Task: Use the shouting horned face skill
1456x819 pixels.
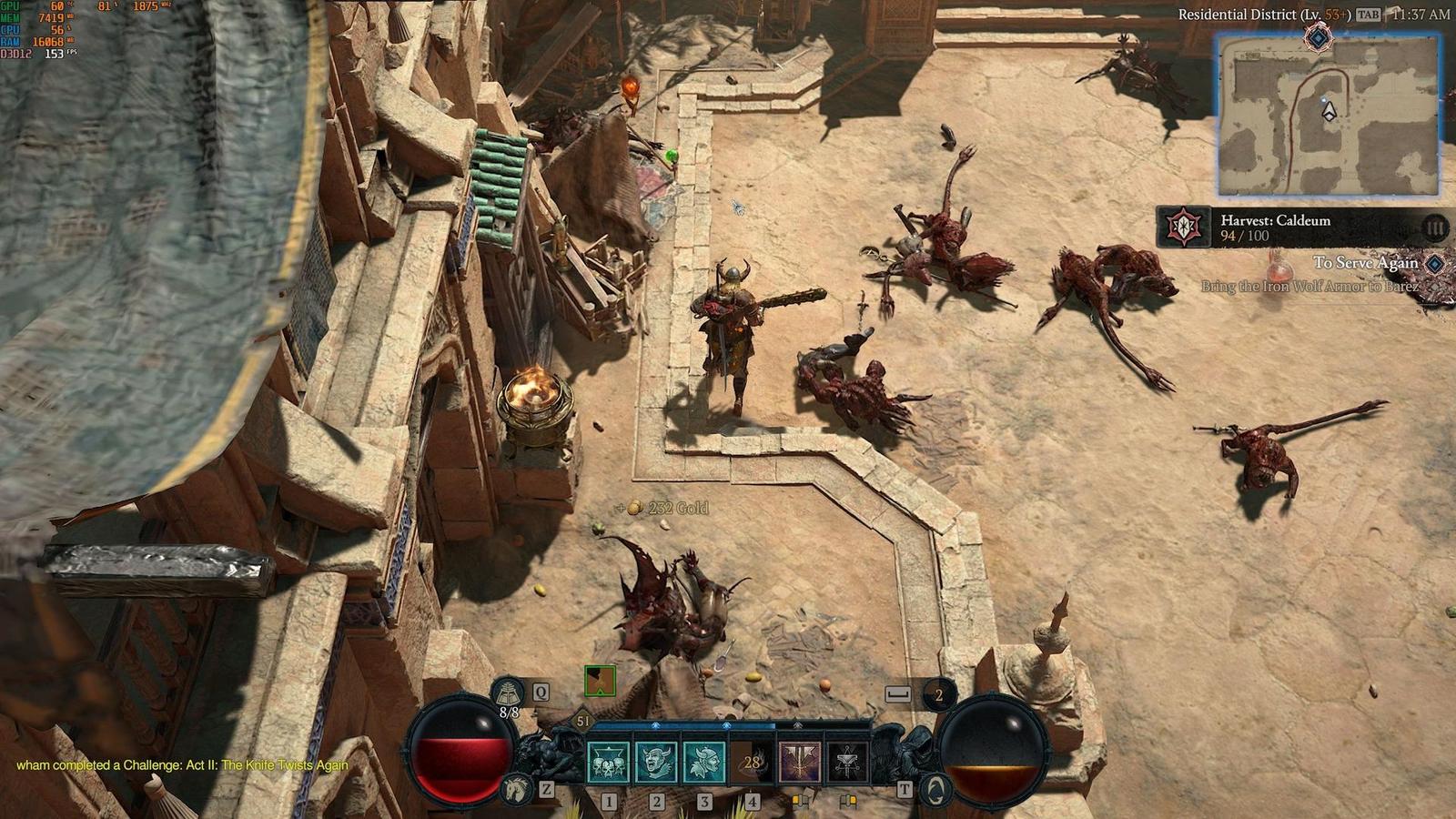Action: click(x=655, y=762)
